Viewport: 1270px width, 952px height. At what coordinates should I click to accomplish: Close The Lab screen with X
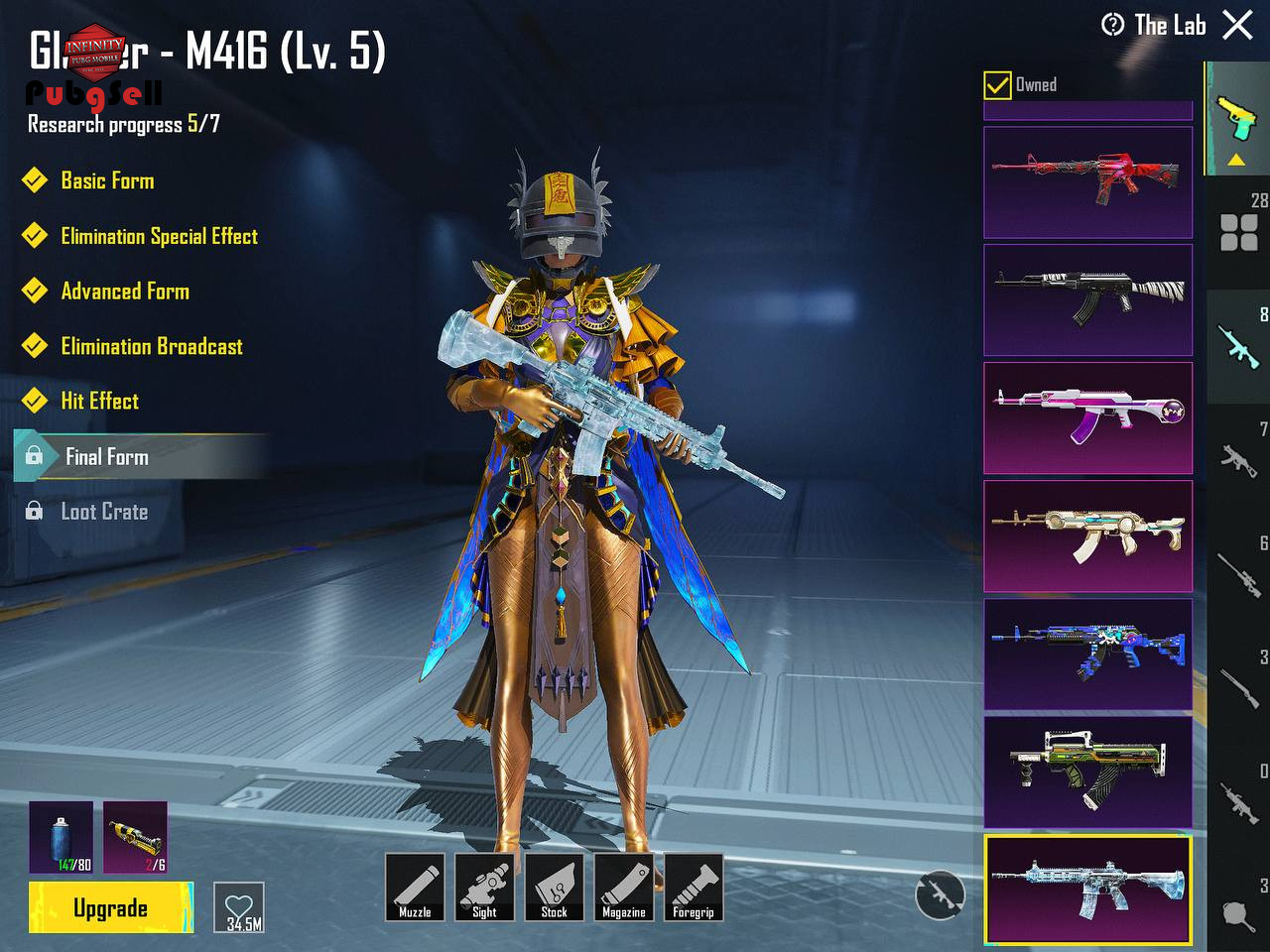coord(1237,25)
